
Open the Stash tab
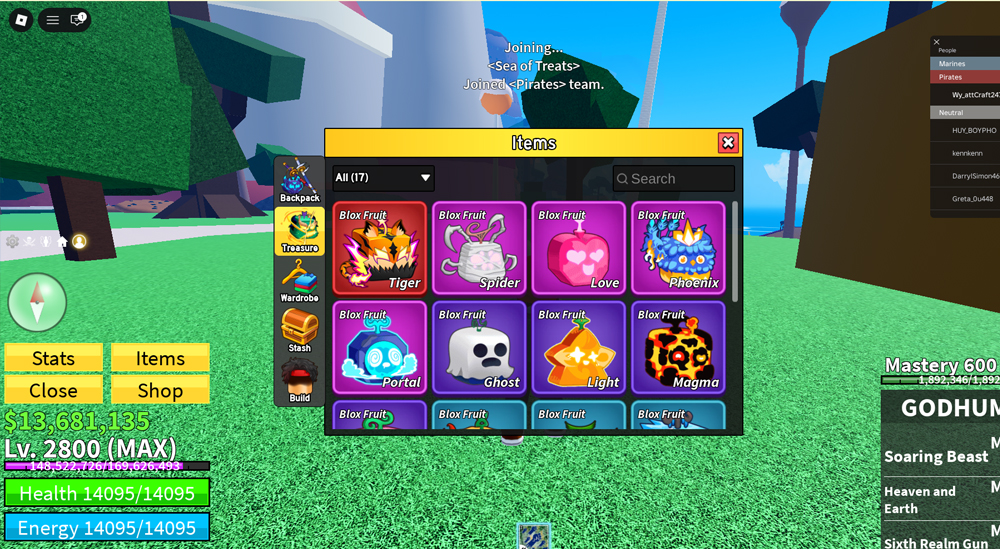tap(299, 331)
